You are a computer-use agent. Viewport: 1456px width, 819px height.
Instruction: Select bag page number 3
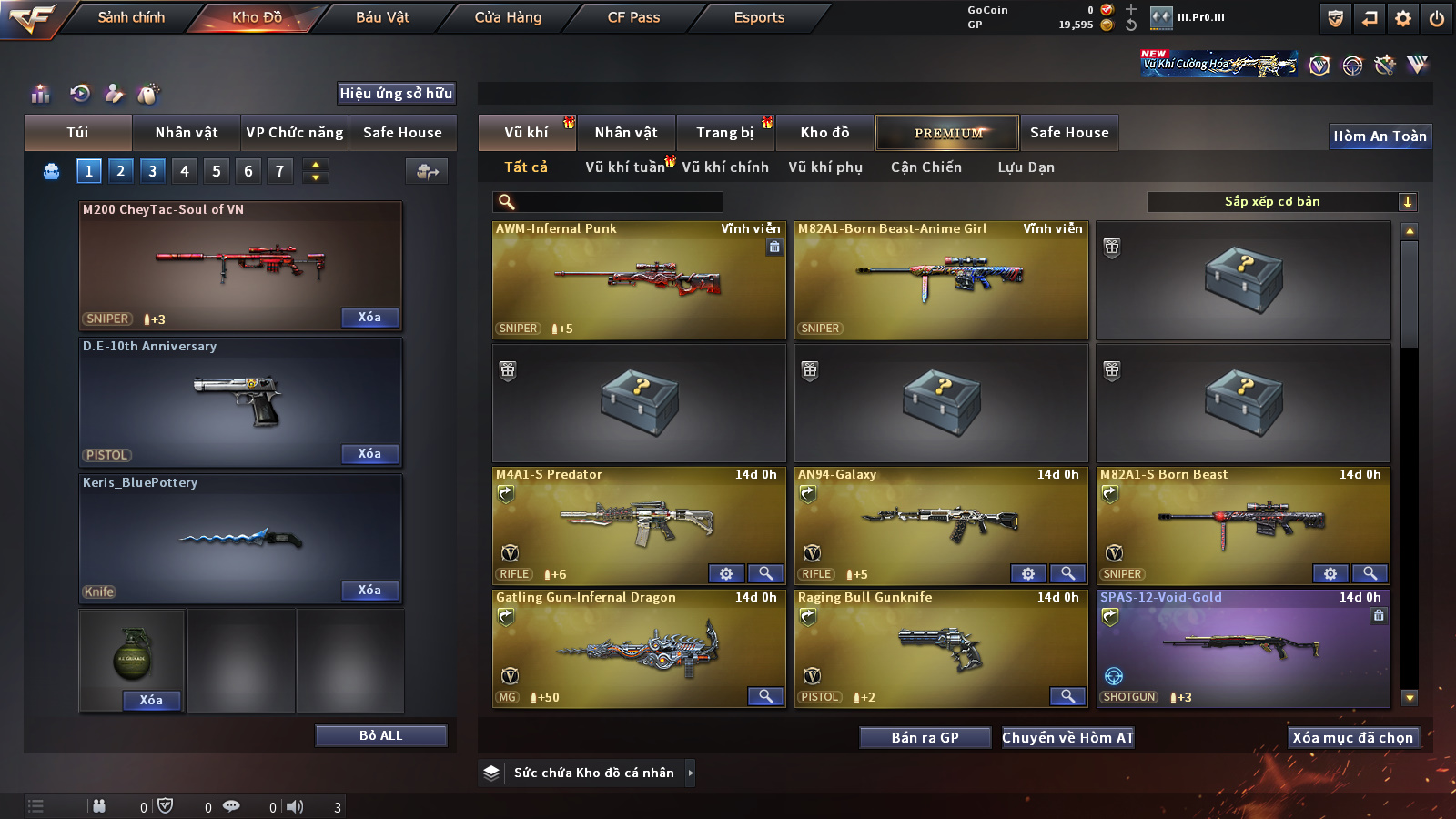152,170
